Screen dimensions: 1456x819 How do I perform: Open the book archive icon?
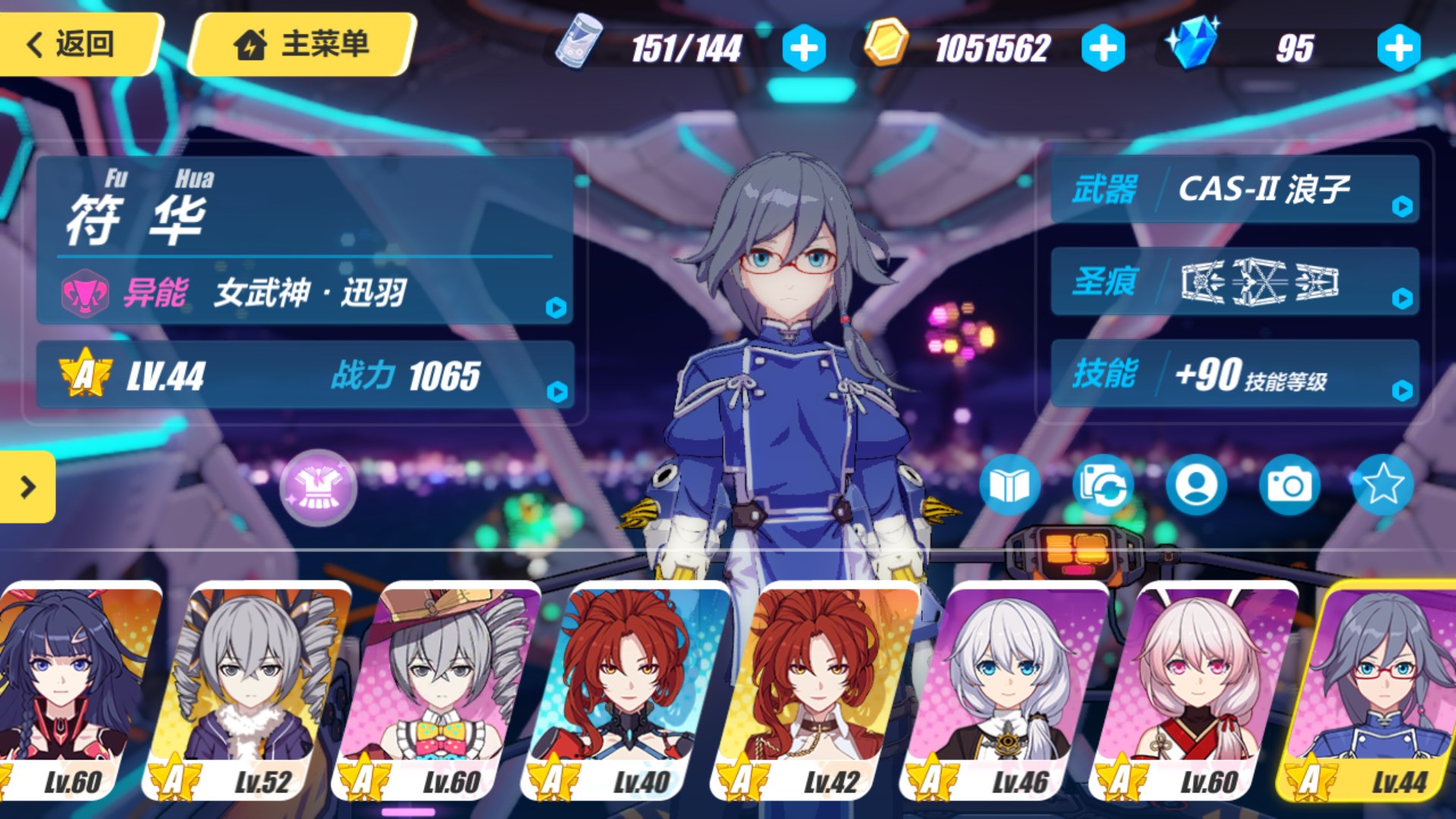(x=1009, y=485)
